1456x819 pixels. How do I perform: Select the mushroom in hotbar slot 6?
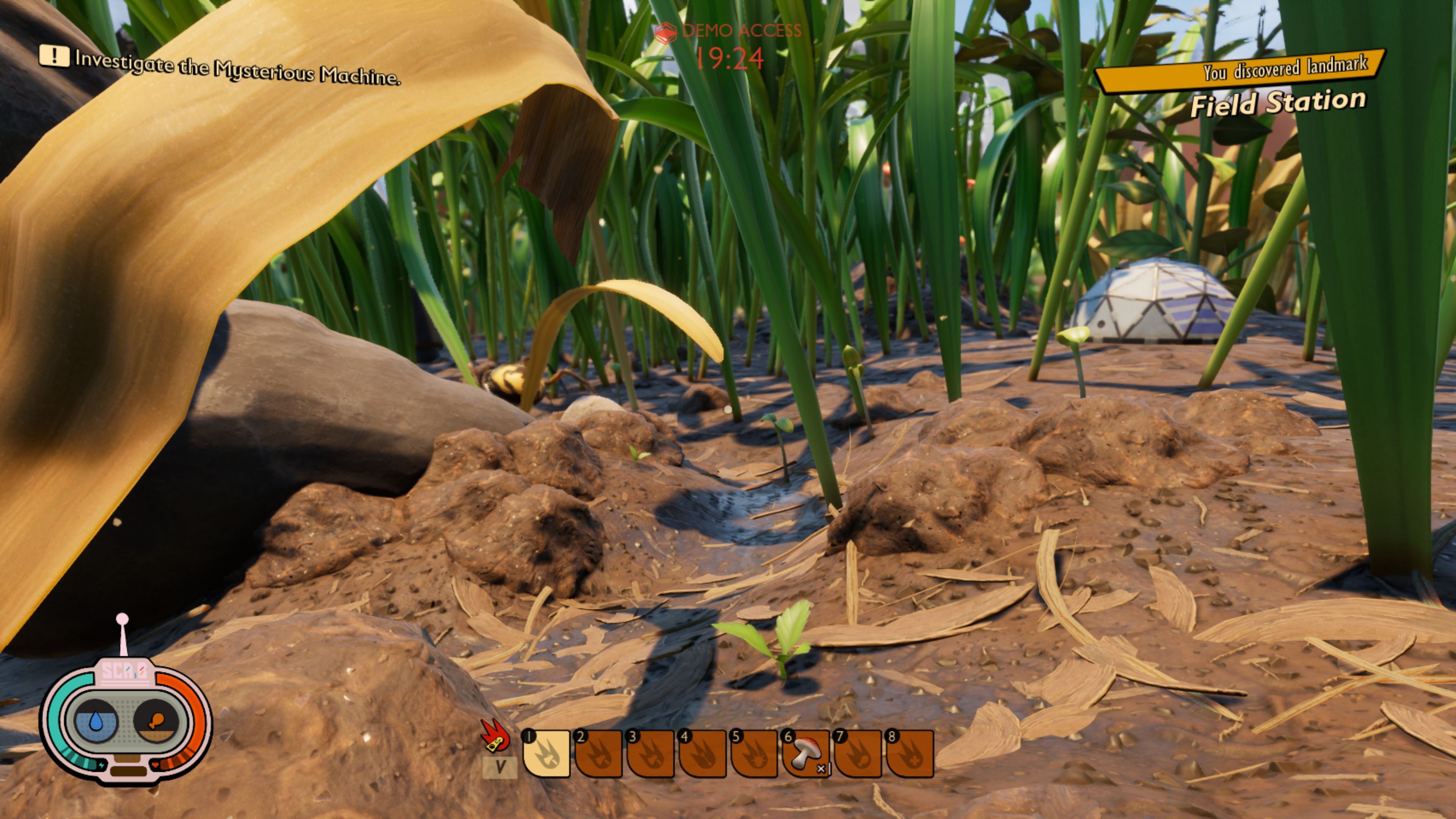pos(806,753)
